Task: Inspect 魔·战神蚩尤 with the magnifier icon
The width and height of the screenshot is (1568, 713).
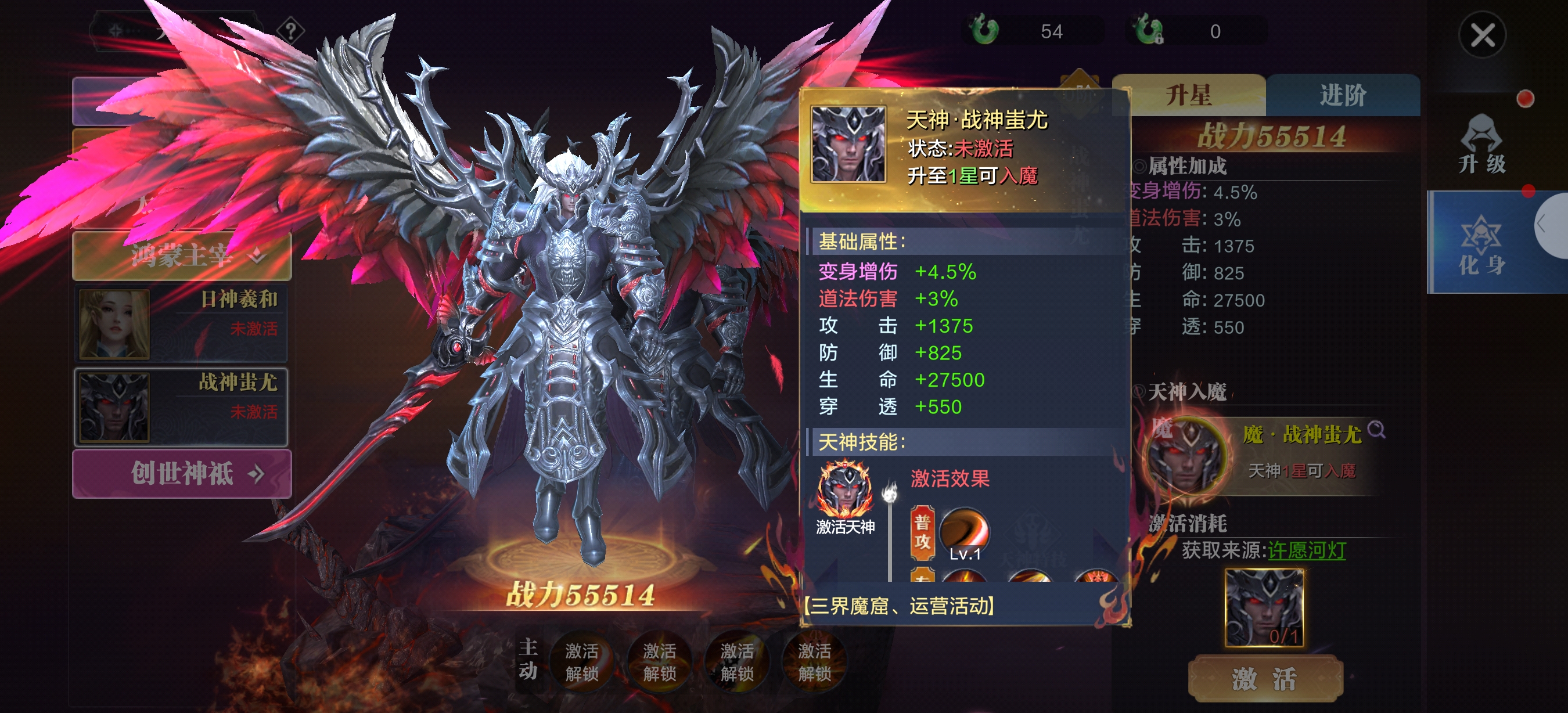Action: pyautogui.click(x=1376, y=430)
